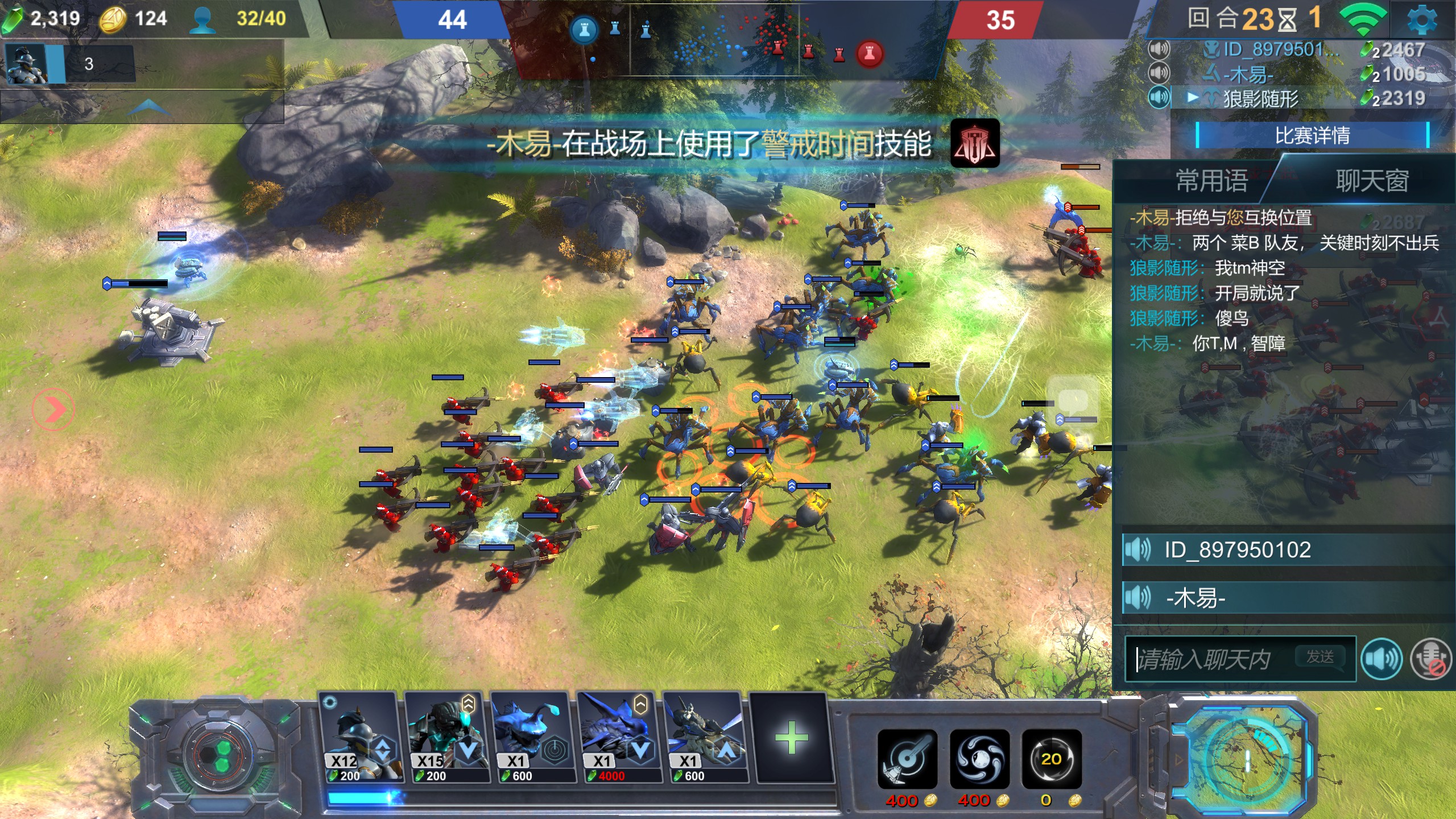Activate the swirling vortex skill
Viewport: 1456px width, 819px height.
click(x=979, y=758)
